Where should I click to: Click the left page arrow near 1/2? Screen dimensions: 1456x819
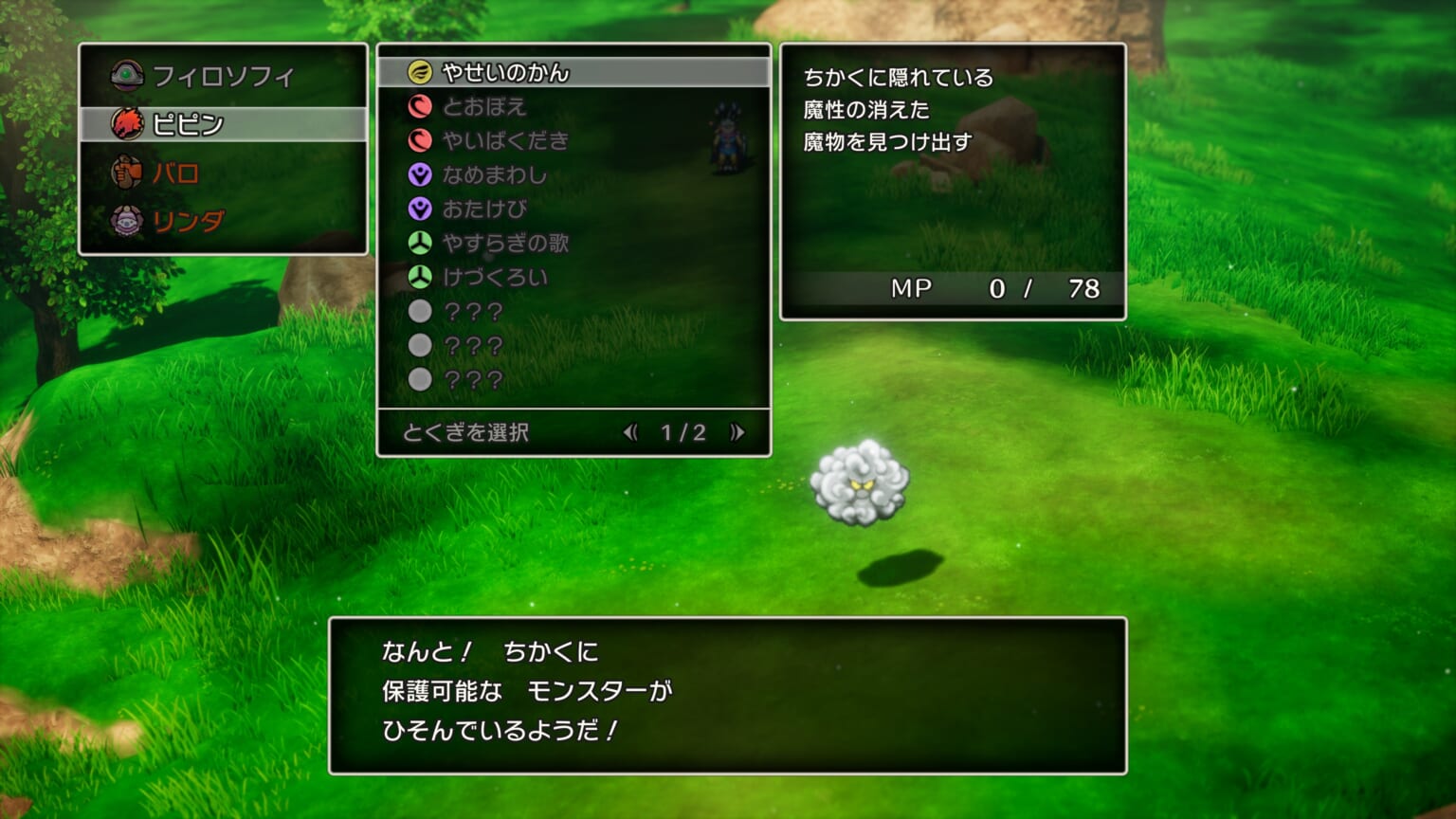point(632,434)
